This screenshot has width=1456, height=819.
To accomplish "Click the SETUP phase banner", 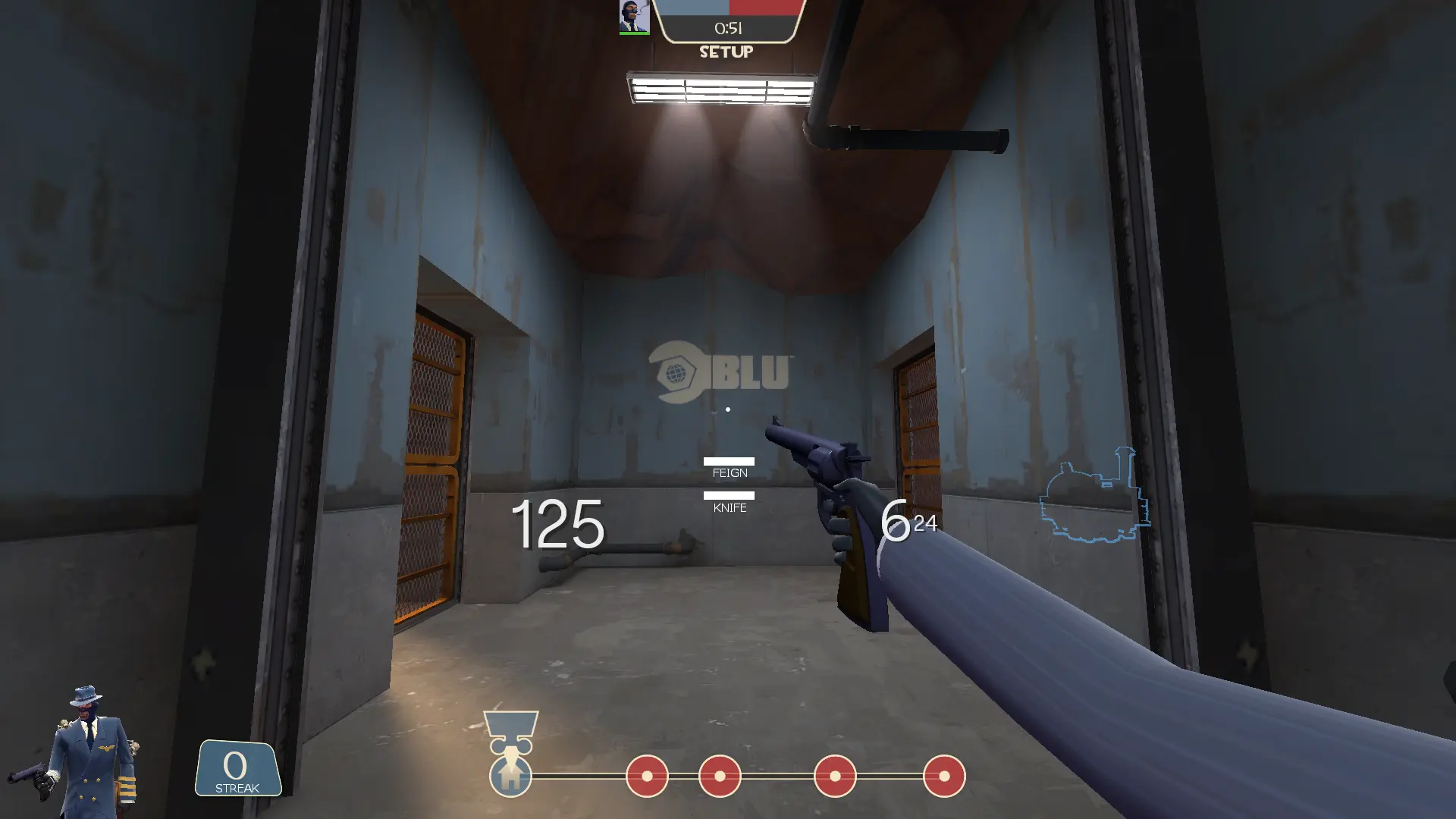I will click(726, 52).
